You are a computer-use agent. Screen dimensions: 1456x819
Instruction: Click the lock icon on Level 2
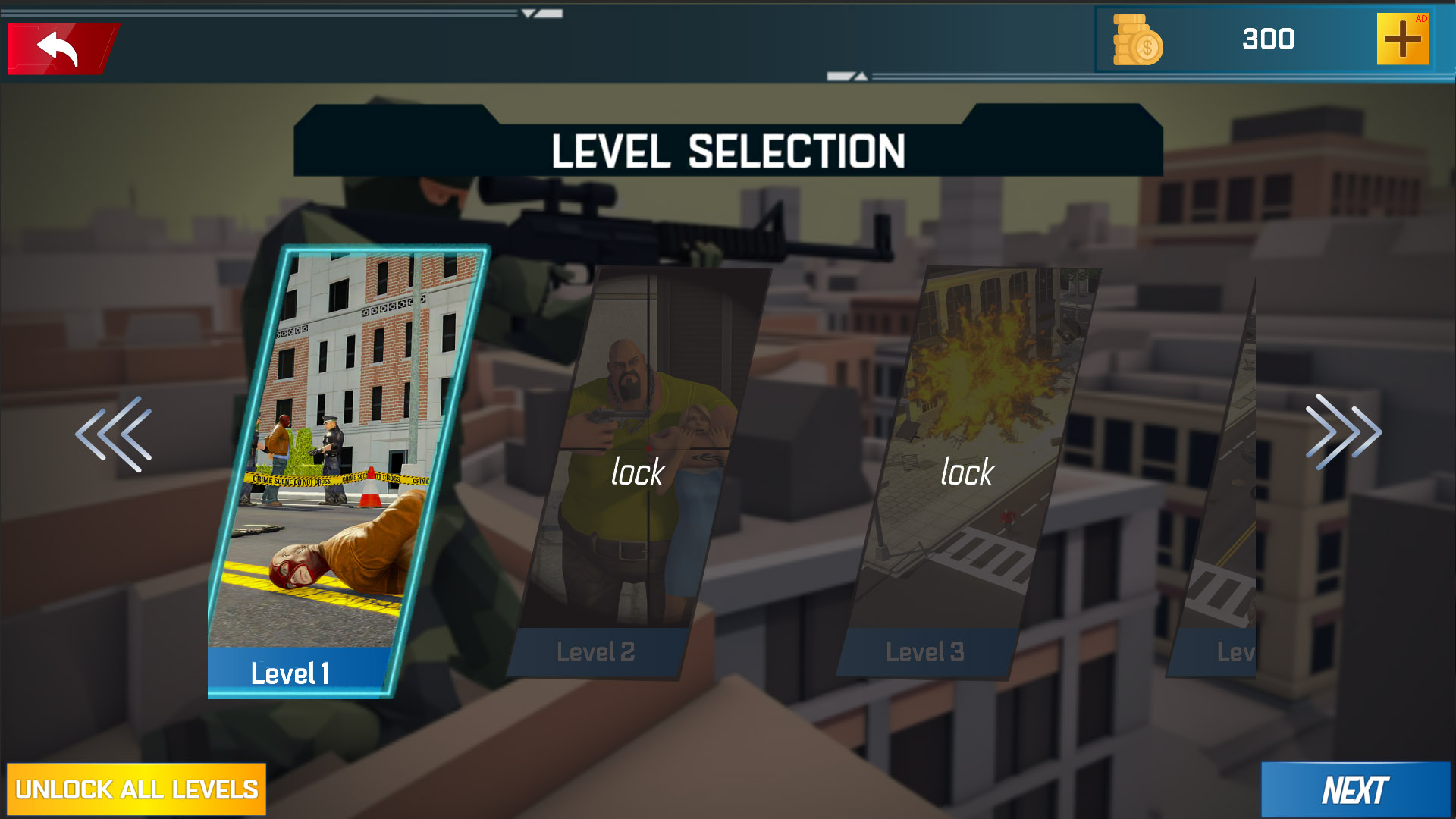[637, 472]
